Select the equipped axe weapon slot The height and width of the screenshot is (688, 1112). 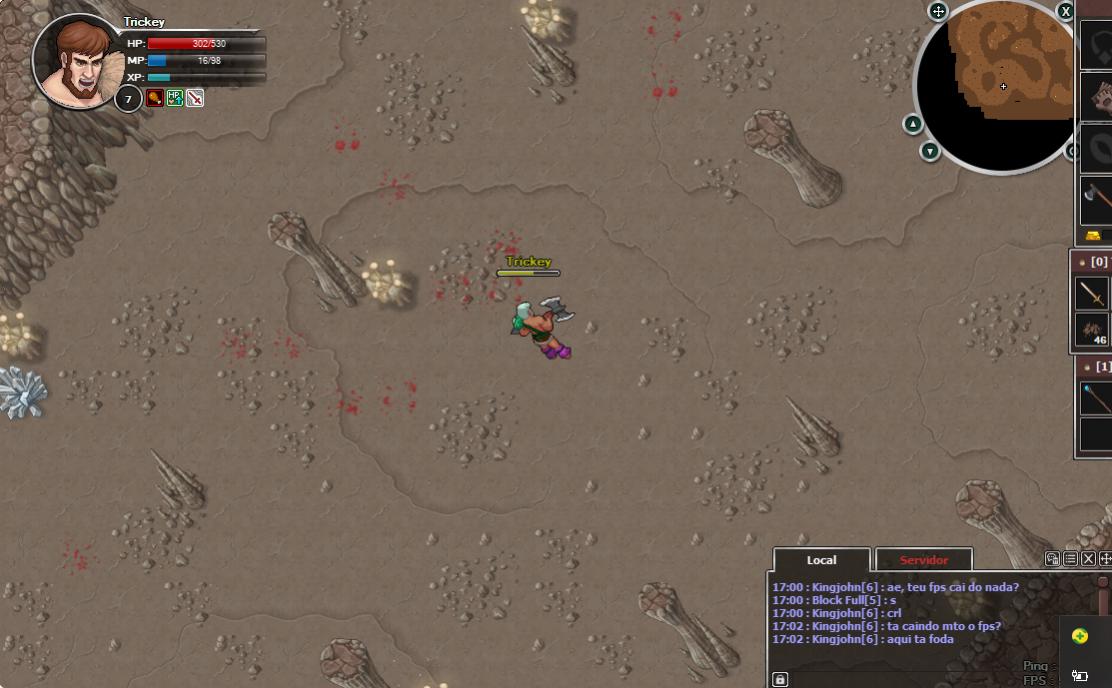click(1097, 197)
